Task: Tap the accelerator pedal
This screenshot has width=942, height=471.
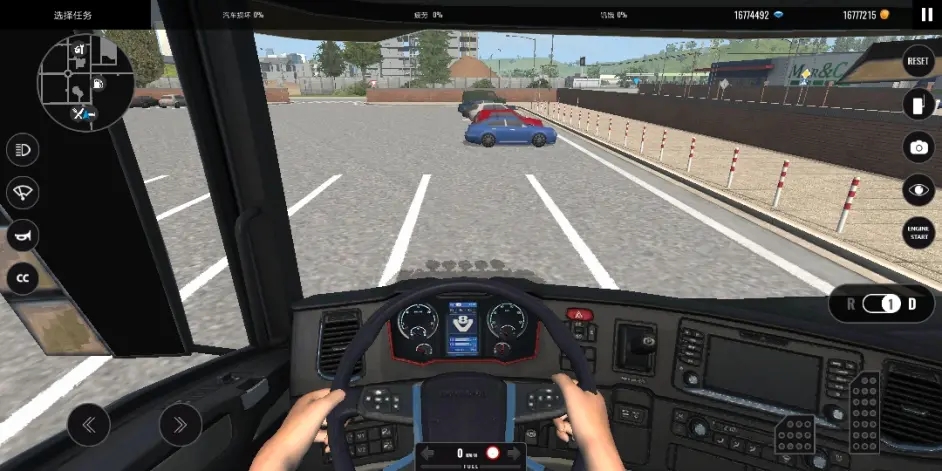Action: coord(865,410)
